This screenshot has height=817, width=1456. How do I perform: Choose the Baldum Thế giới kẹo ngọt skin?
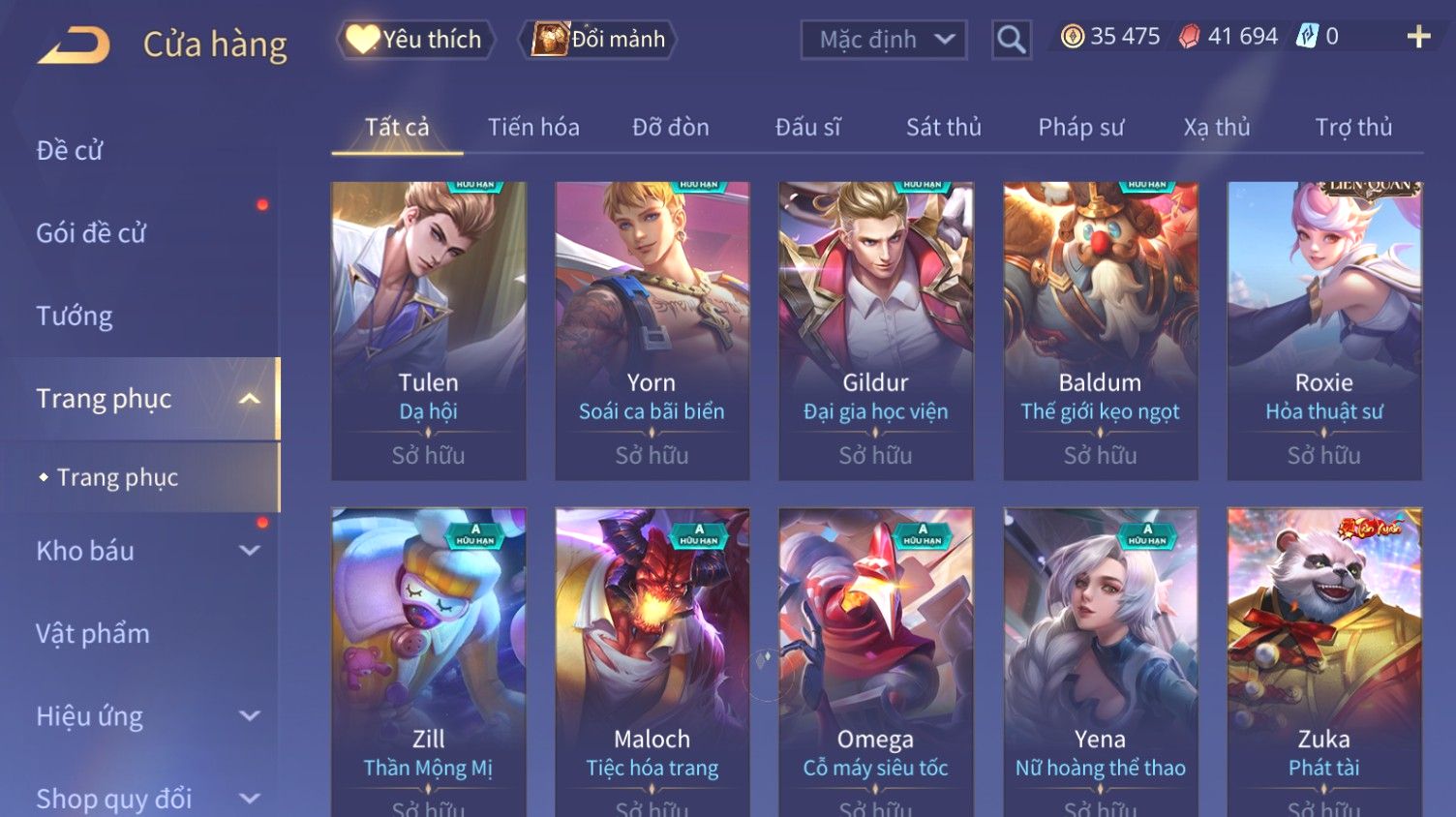point(1100,329)
